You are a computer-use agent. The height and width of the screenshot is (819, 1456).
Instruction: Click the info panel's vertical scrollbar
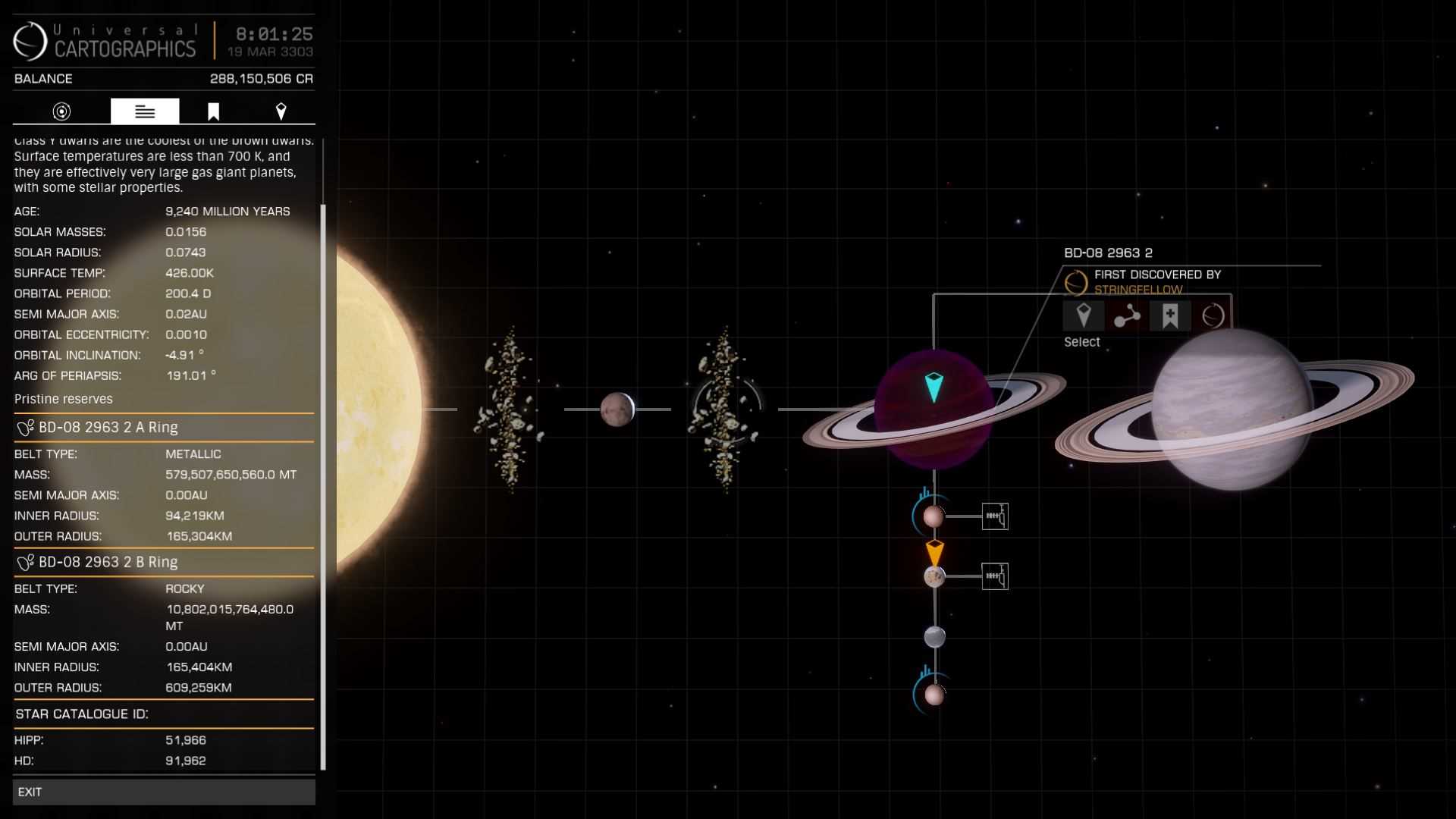(324, 485)
